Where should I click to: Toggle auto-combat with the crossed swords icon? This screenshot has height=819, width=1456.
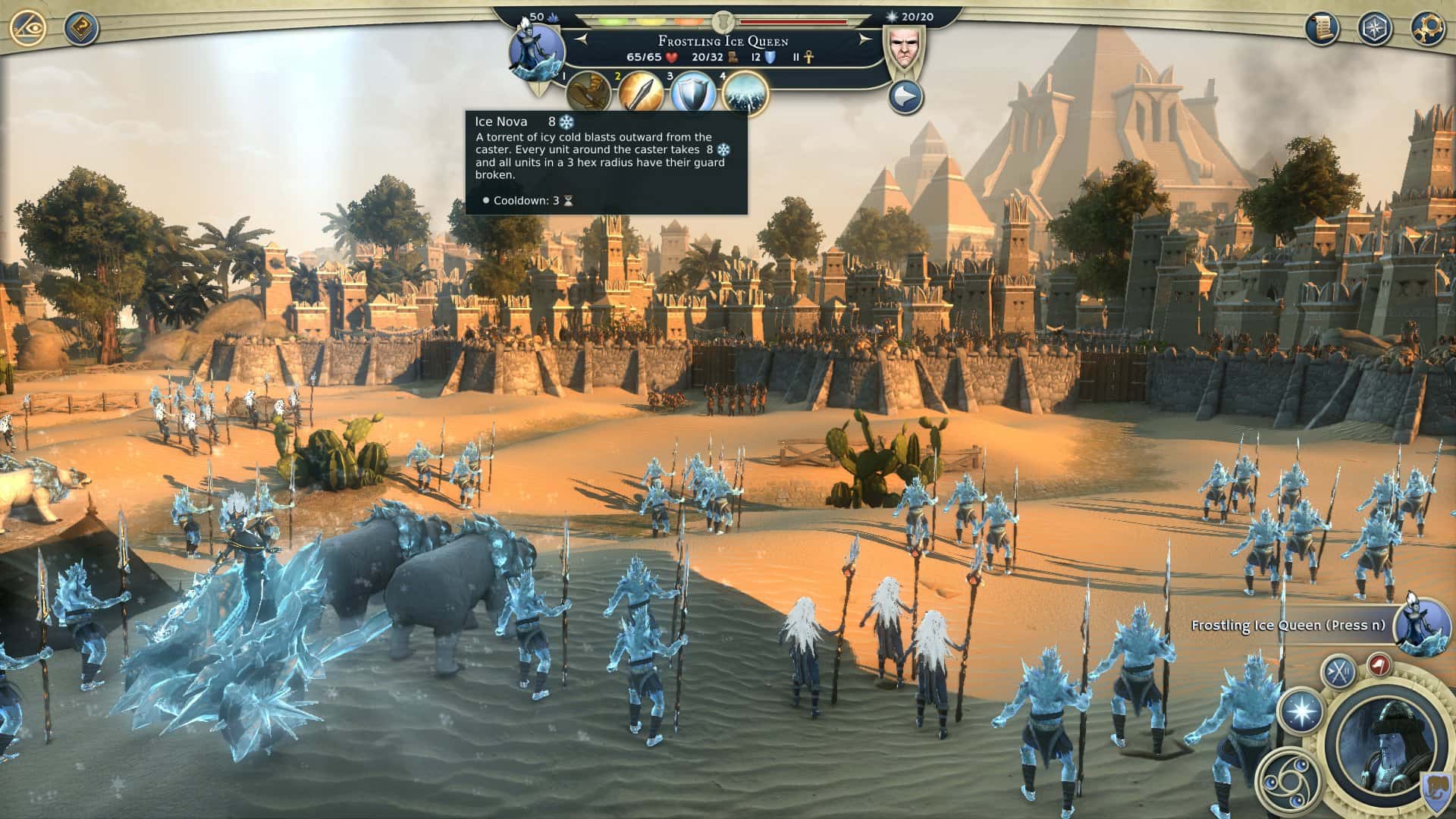(x=1338, y=672)
